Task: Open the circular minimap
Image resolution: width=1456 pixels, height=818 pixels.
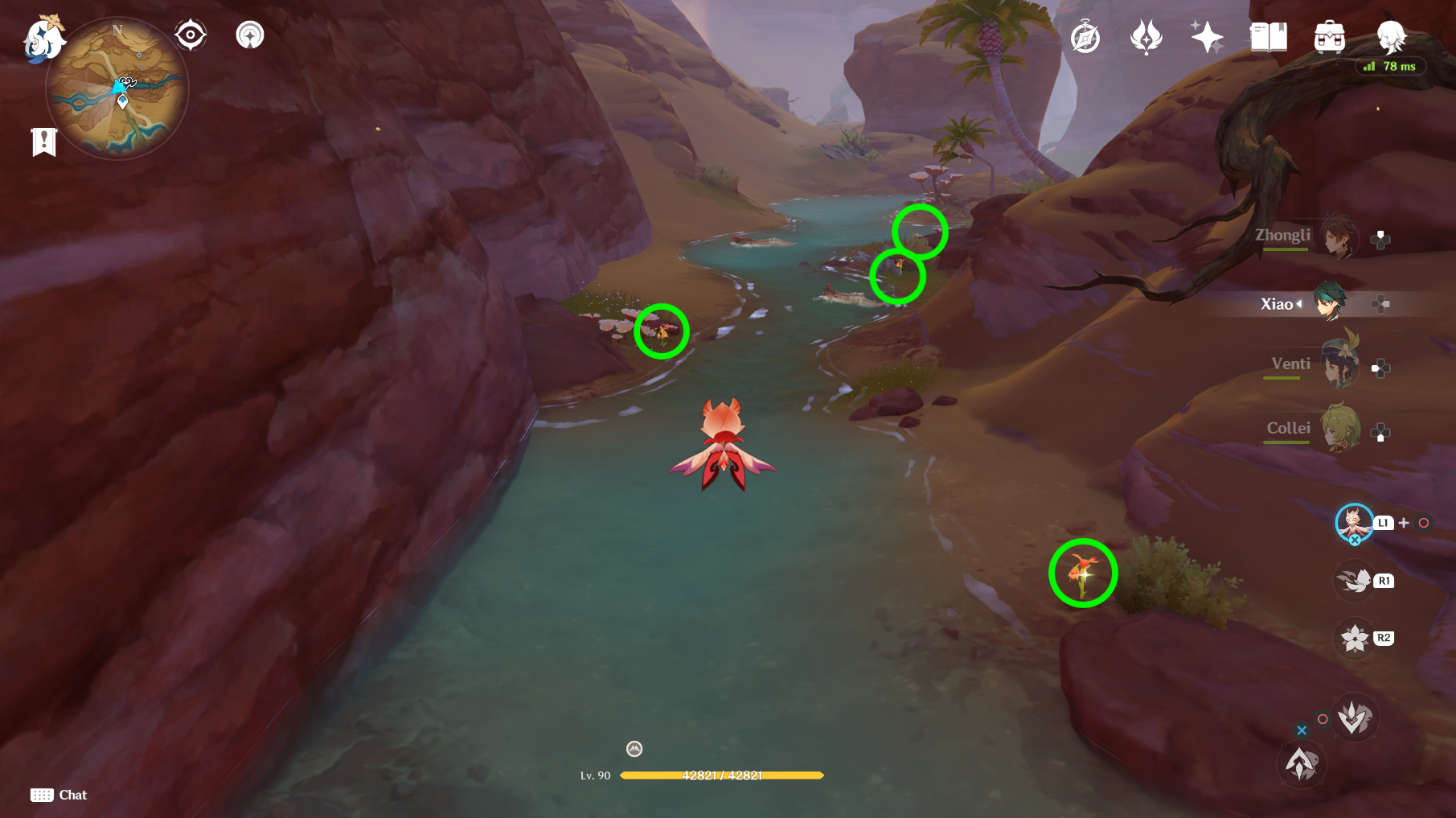Action: tap(117, 88)
